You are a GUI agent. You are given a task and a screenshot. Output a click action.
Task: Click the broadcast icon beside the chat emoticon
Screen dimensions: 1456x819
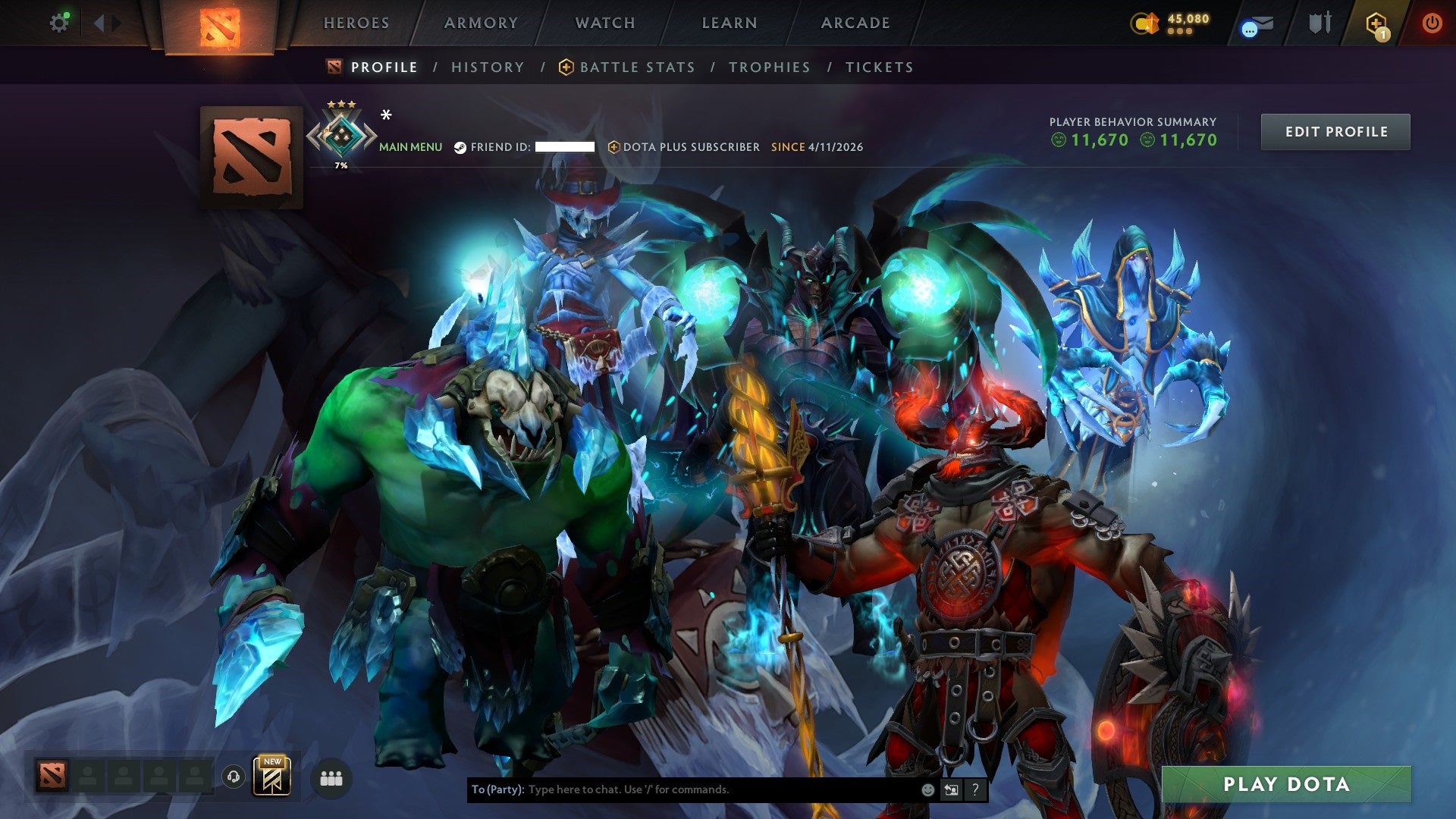tap(951, 789)
